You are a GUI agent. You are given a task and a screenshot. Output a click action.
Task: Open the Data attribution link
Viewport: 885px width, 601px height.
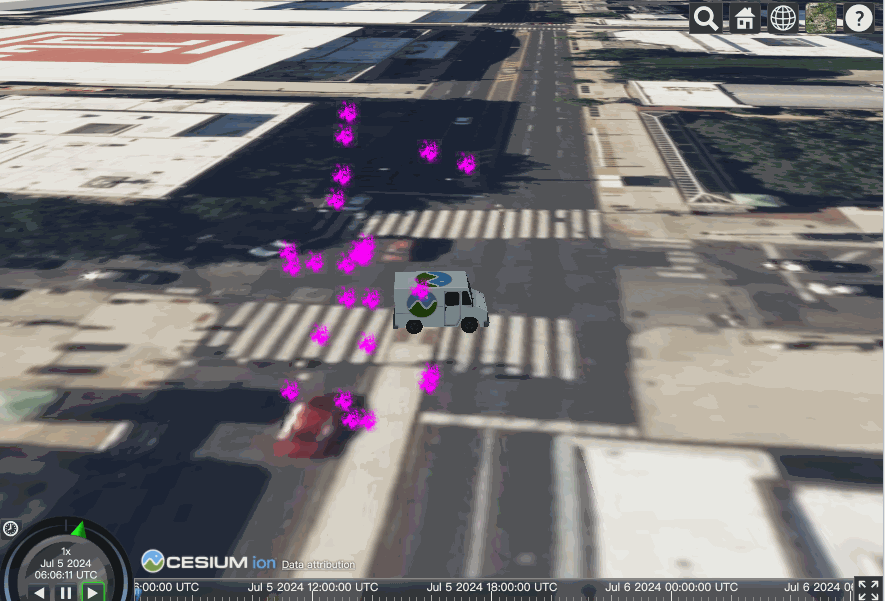(x=316, y=565)
